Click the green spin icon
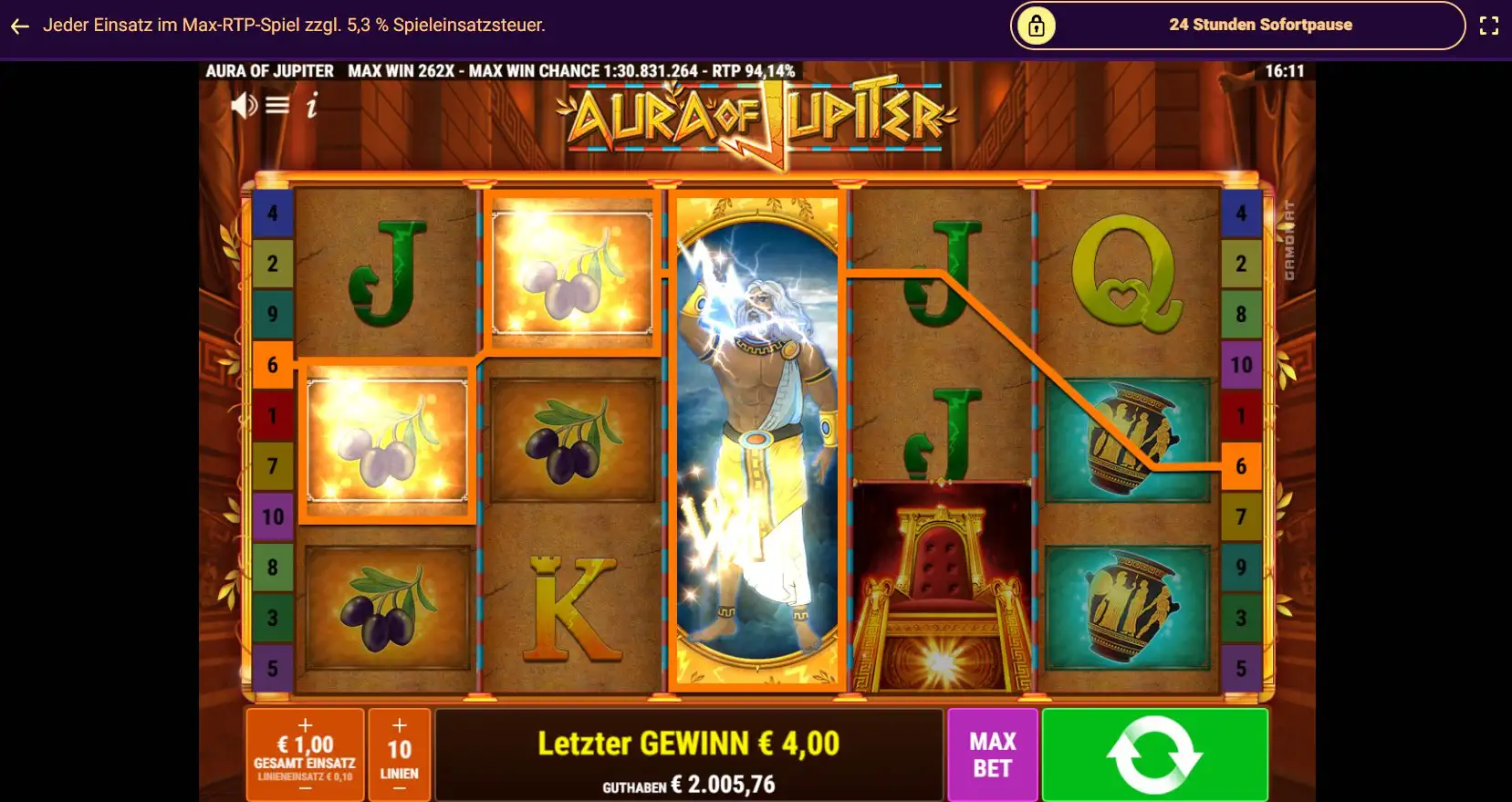The height and width of the screenshot is (802, 1512). (1153, 754)
